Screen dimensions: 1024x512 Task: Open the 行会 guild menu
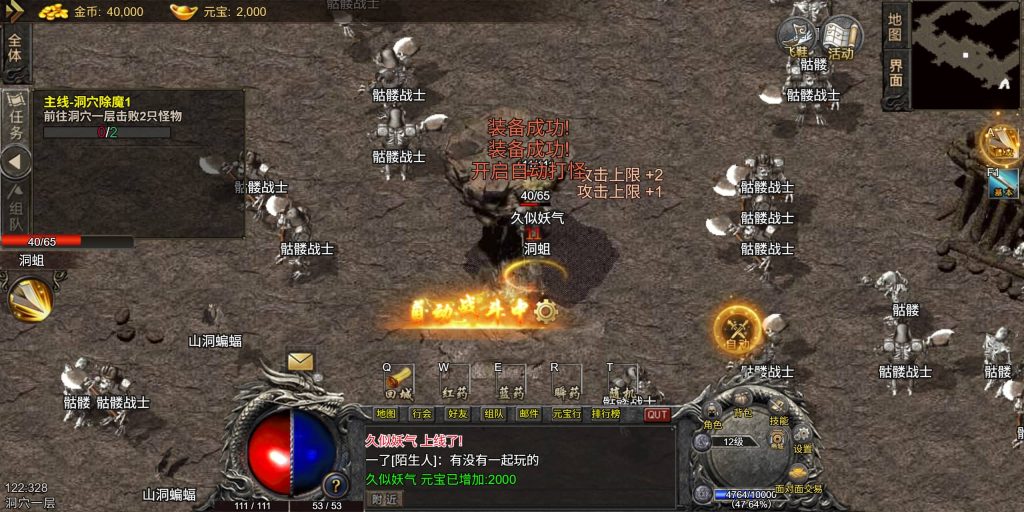click(422, 413)
